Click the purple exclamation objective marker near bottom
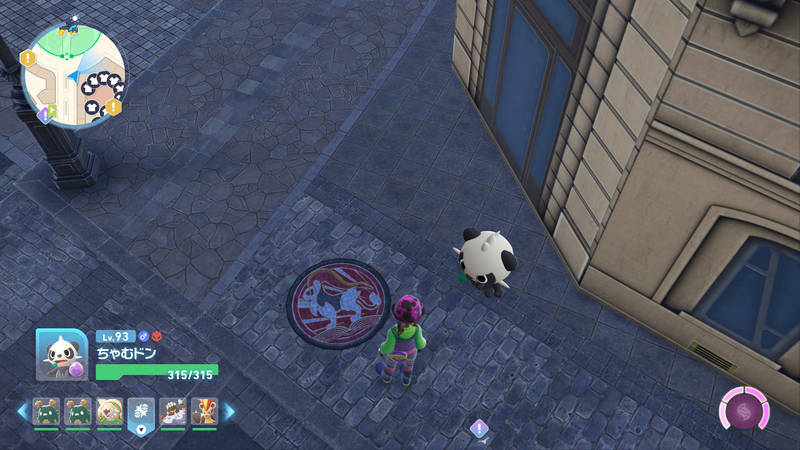This screenshot has width=800, height=450. 479,428
